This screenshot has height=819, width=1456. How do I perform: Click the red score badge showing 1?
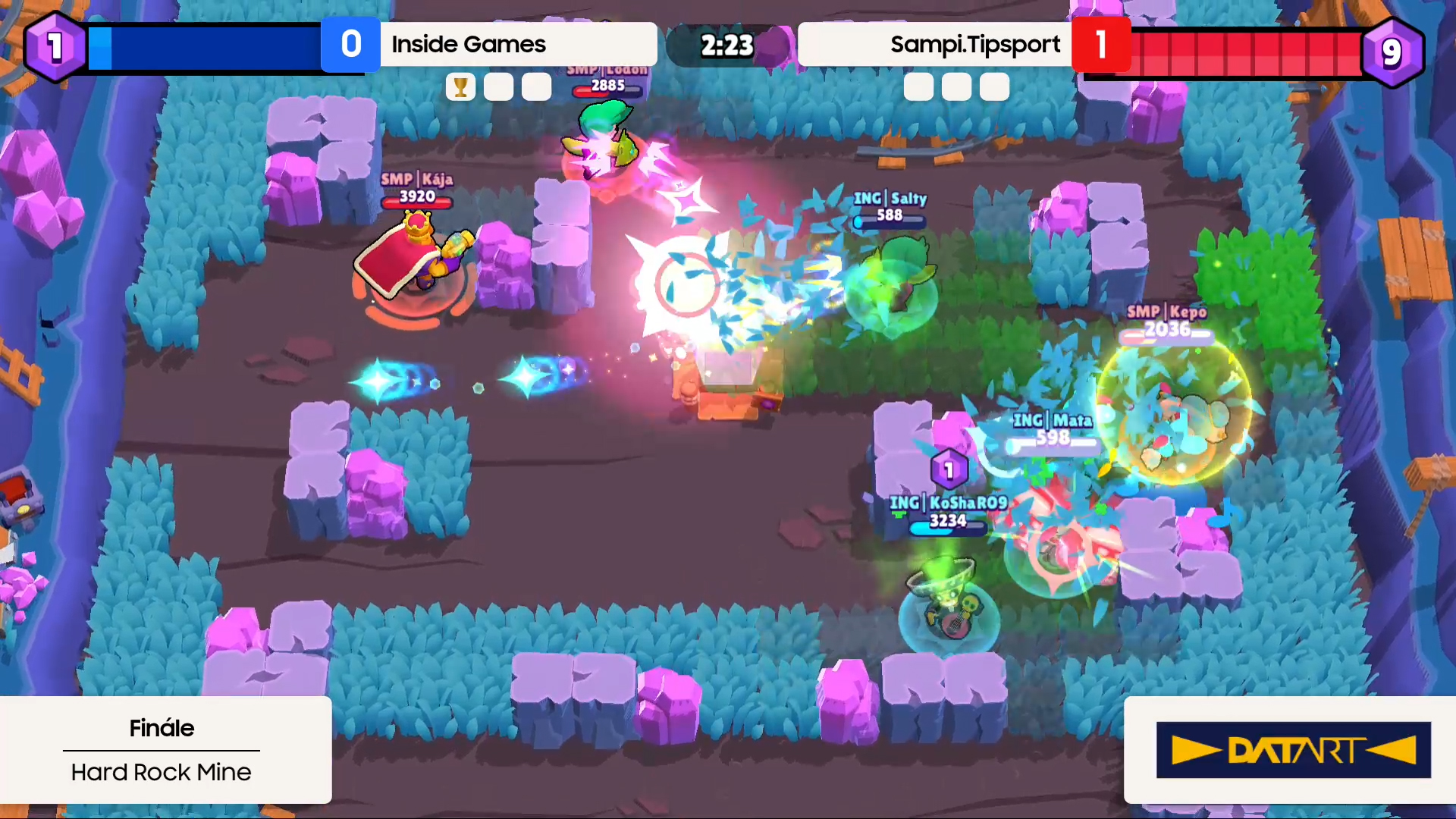(x=1101, y=44)
